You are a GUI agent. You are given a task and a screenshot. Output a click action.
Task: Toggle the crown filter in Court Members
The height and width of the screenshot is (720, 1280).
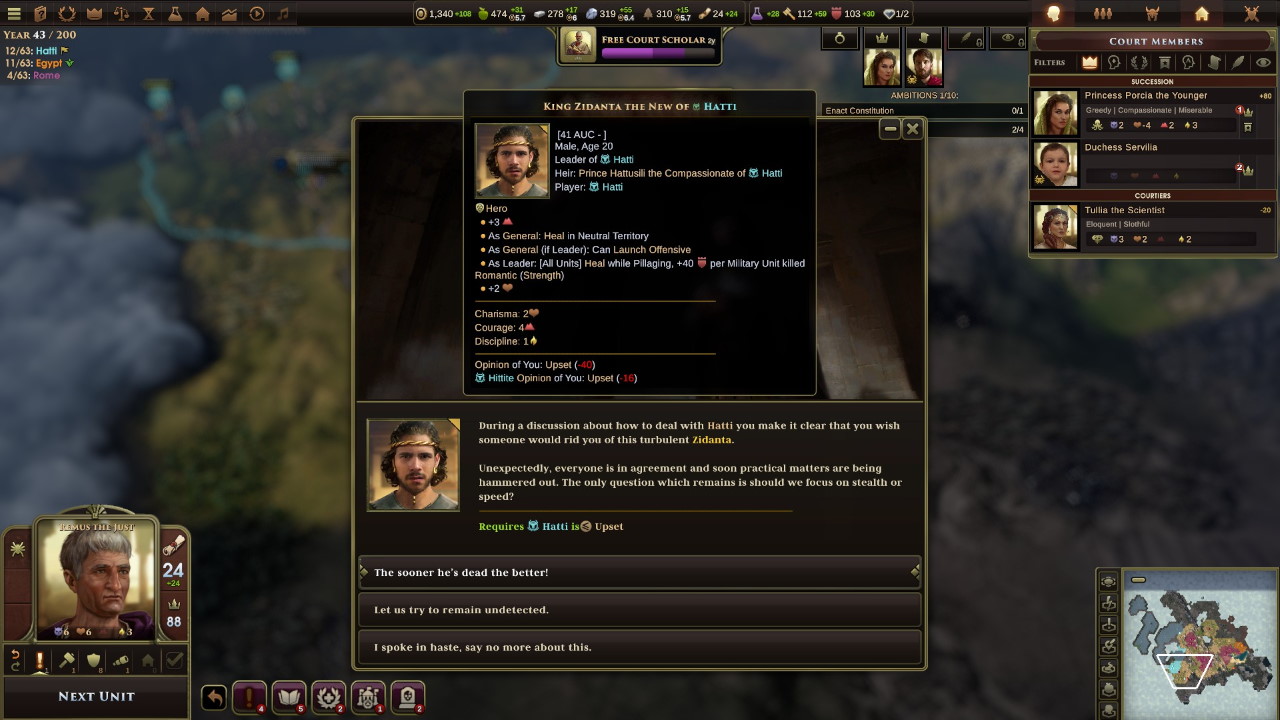1090,62
